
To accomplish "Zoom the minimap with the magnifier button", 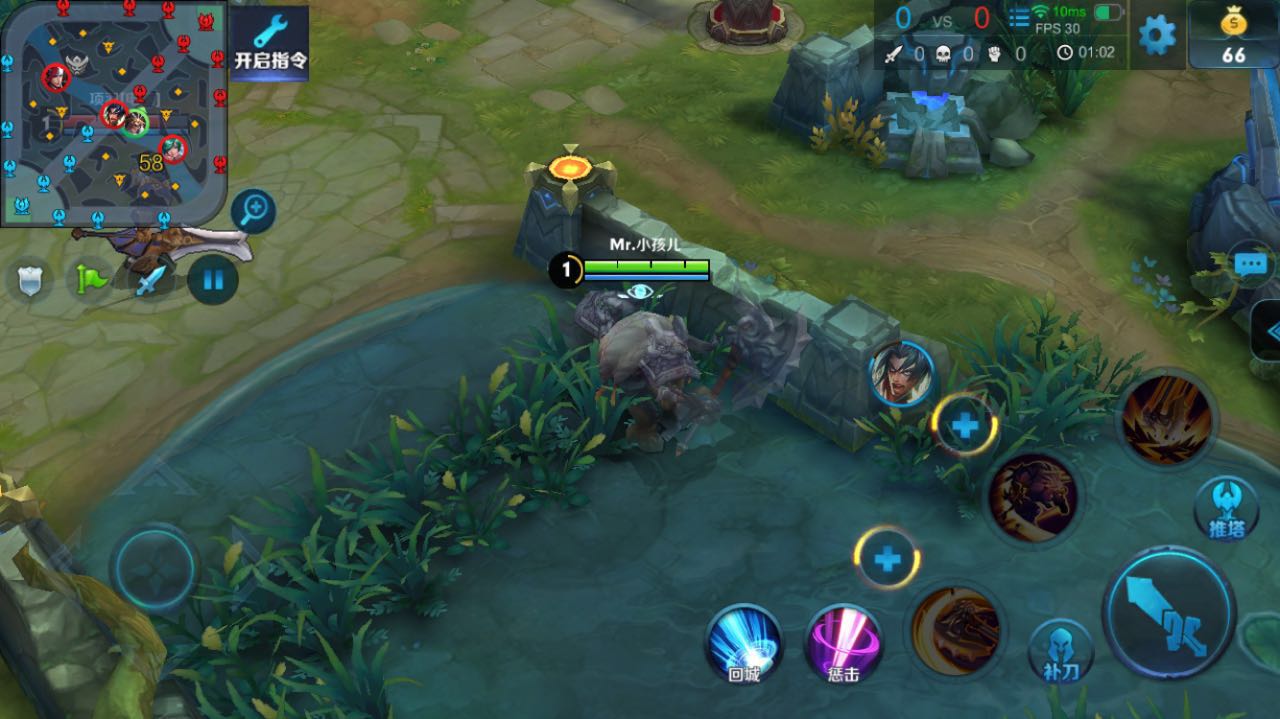I will tap(254, 210).
